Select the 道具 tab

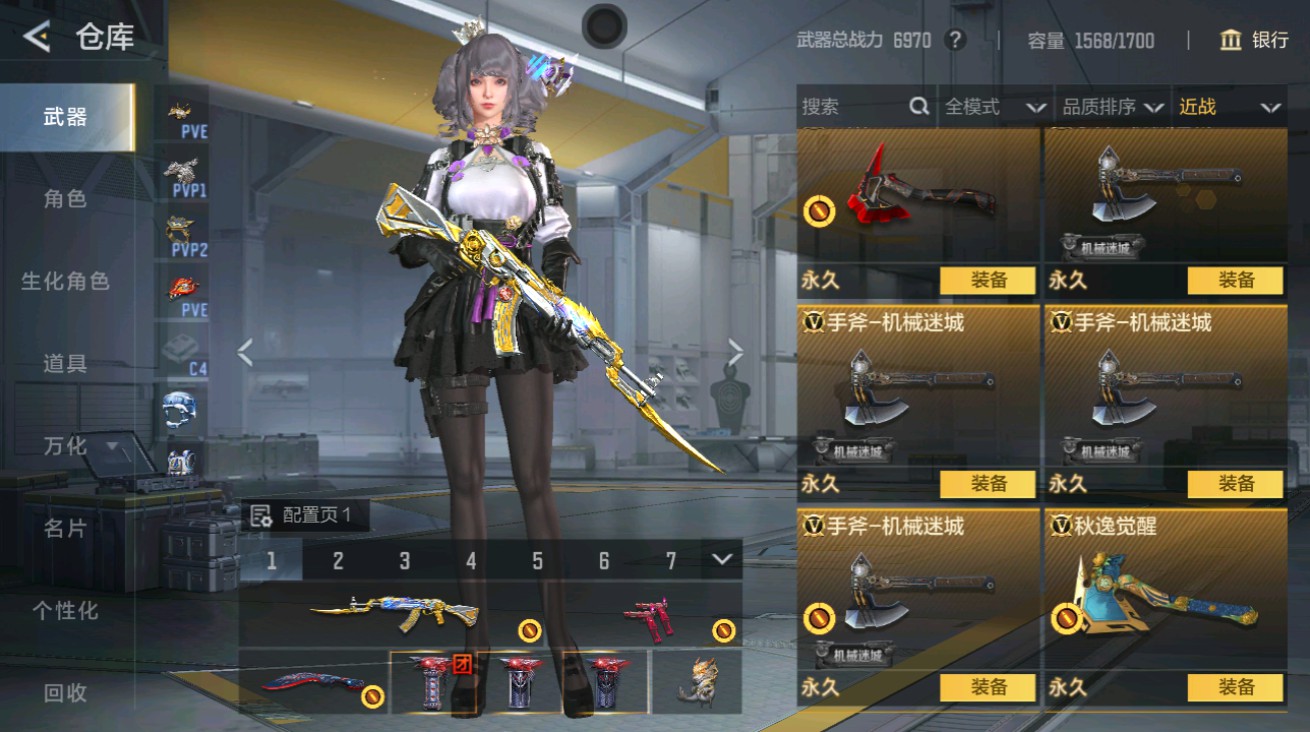point(65,364)
